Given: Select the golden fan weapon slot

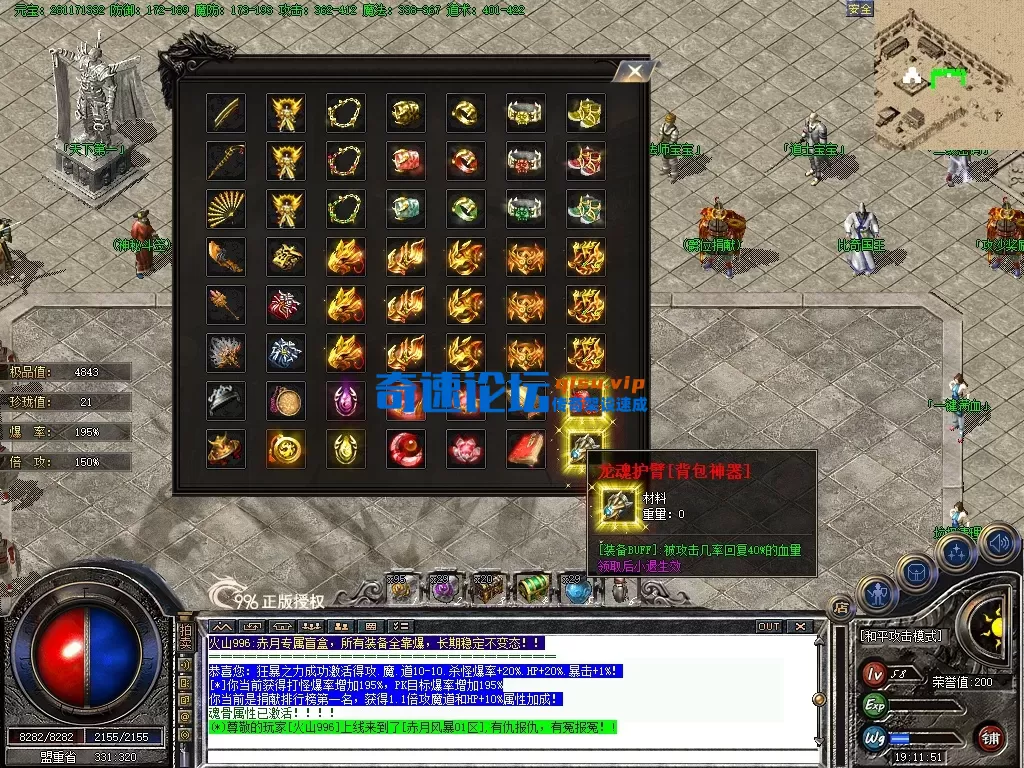Looking at the screenshot, I should point(226,209).
